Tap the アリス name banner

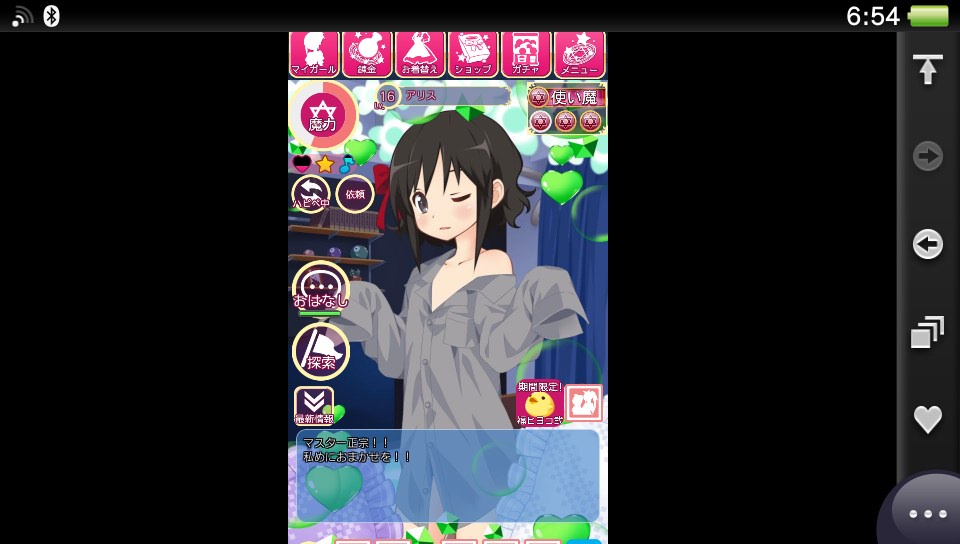[455, 96]
